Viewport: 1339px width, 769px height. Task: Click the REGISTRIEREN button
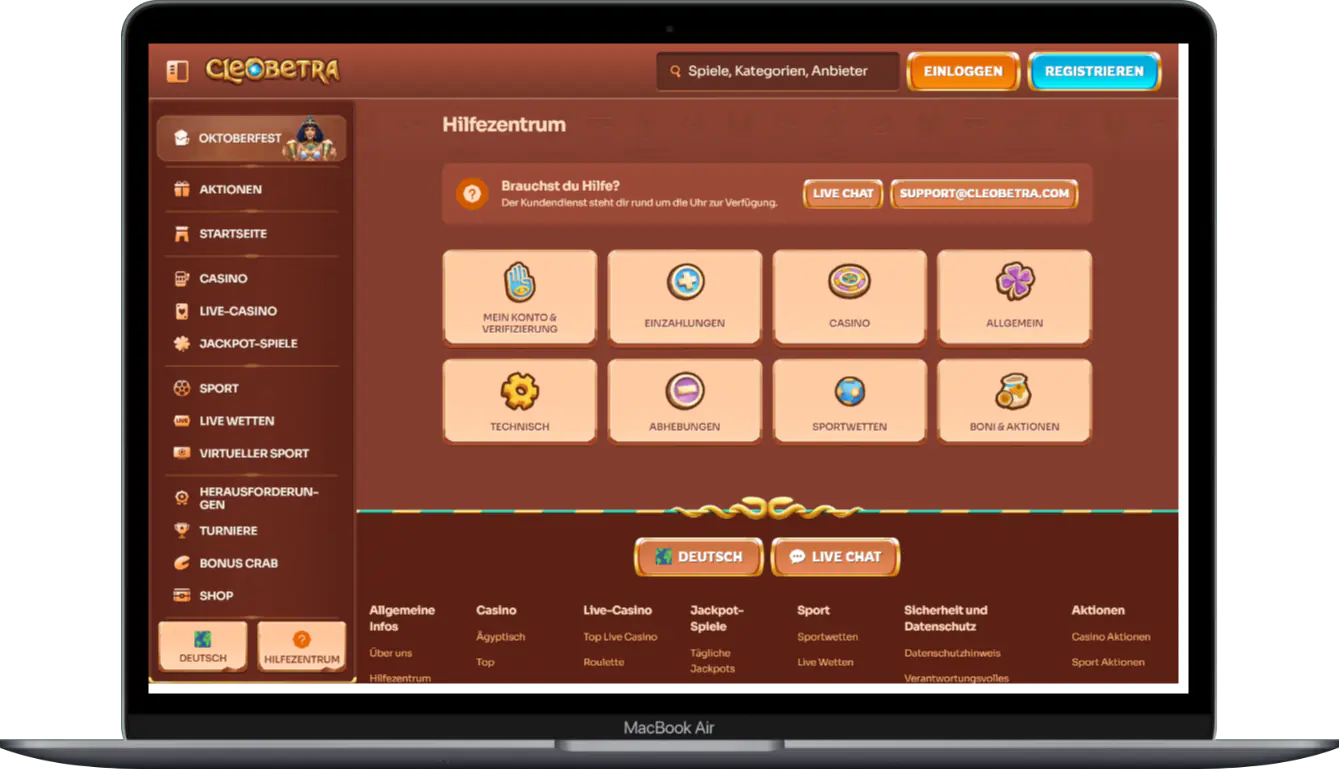(1094, 71)
